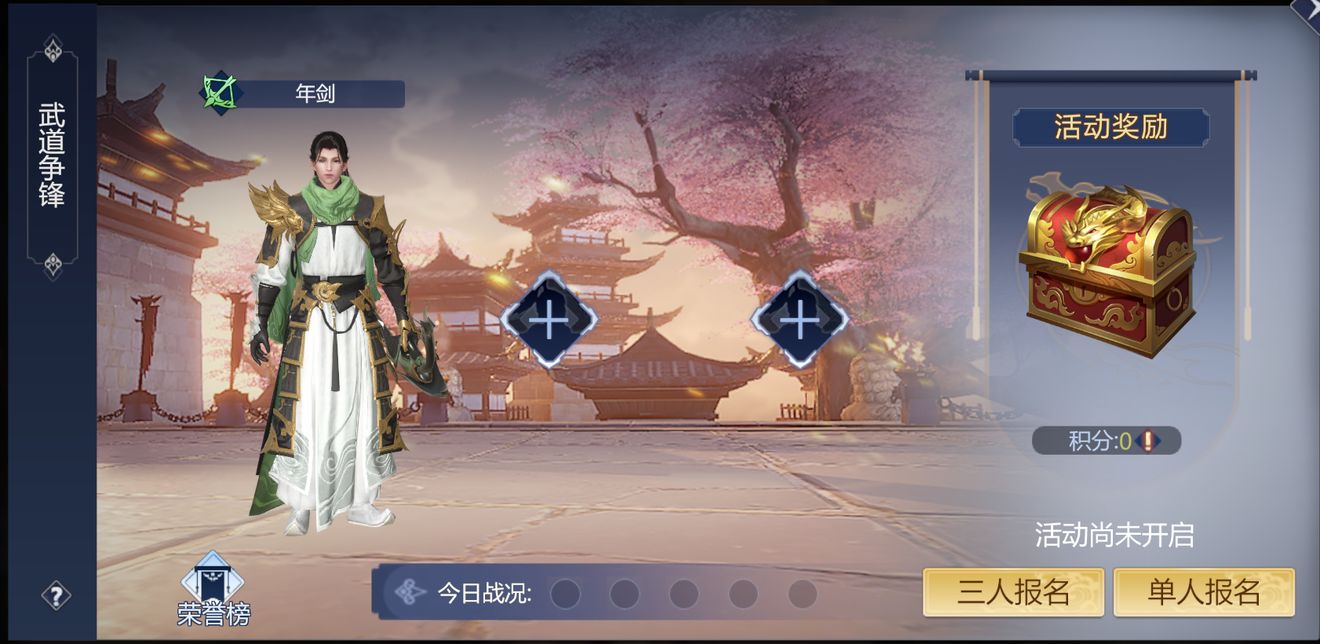Viewport: 1320px width, 644px height.
Task: Select the 年剑 player name plate
Action: tap(314, 94)
